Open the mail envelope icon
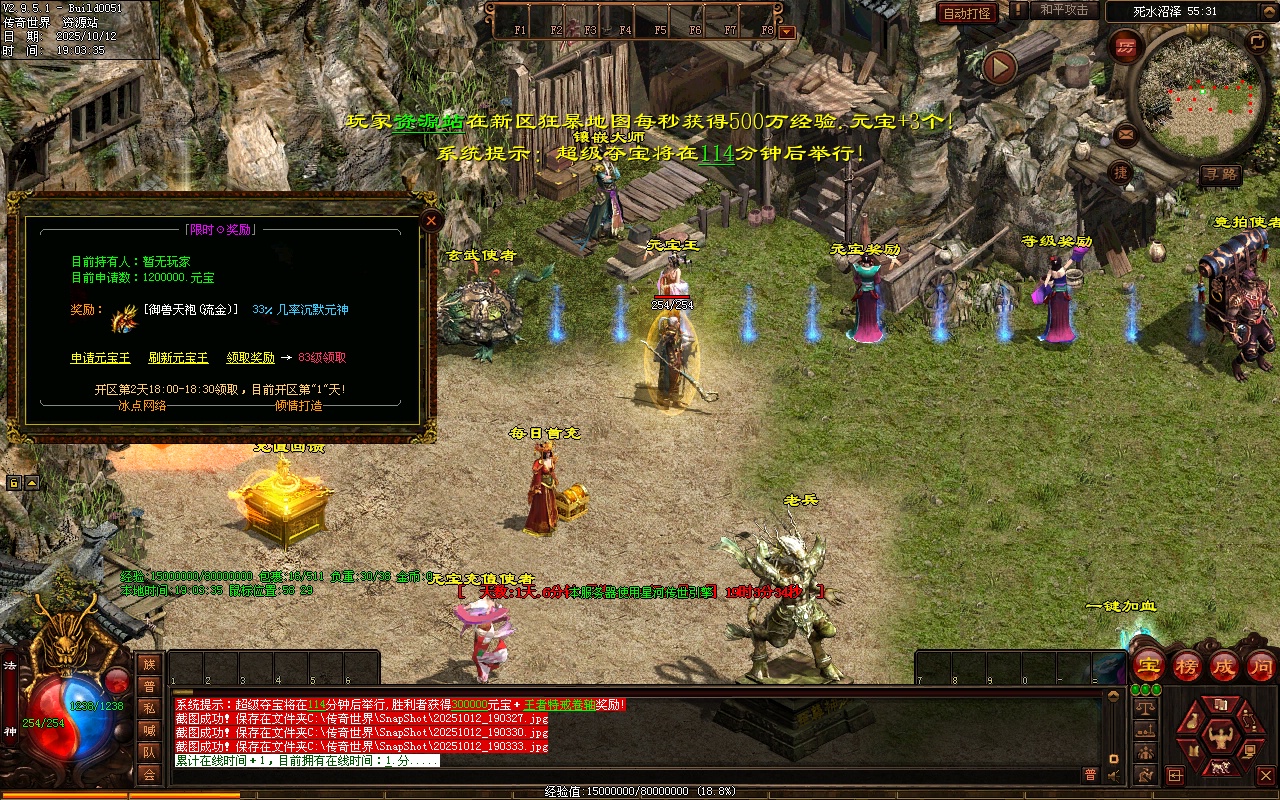Image resolution: width=1280 pixels, height=800 pixels. tap(1126, 133)
